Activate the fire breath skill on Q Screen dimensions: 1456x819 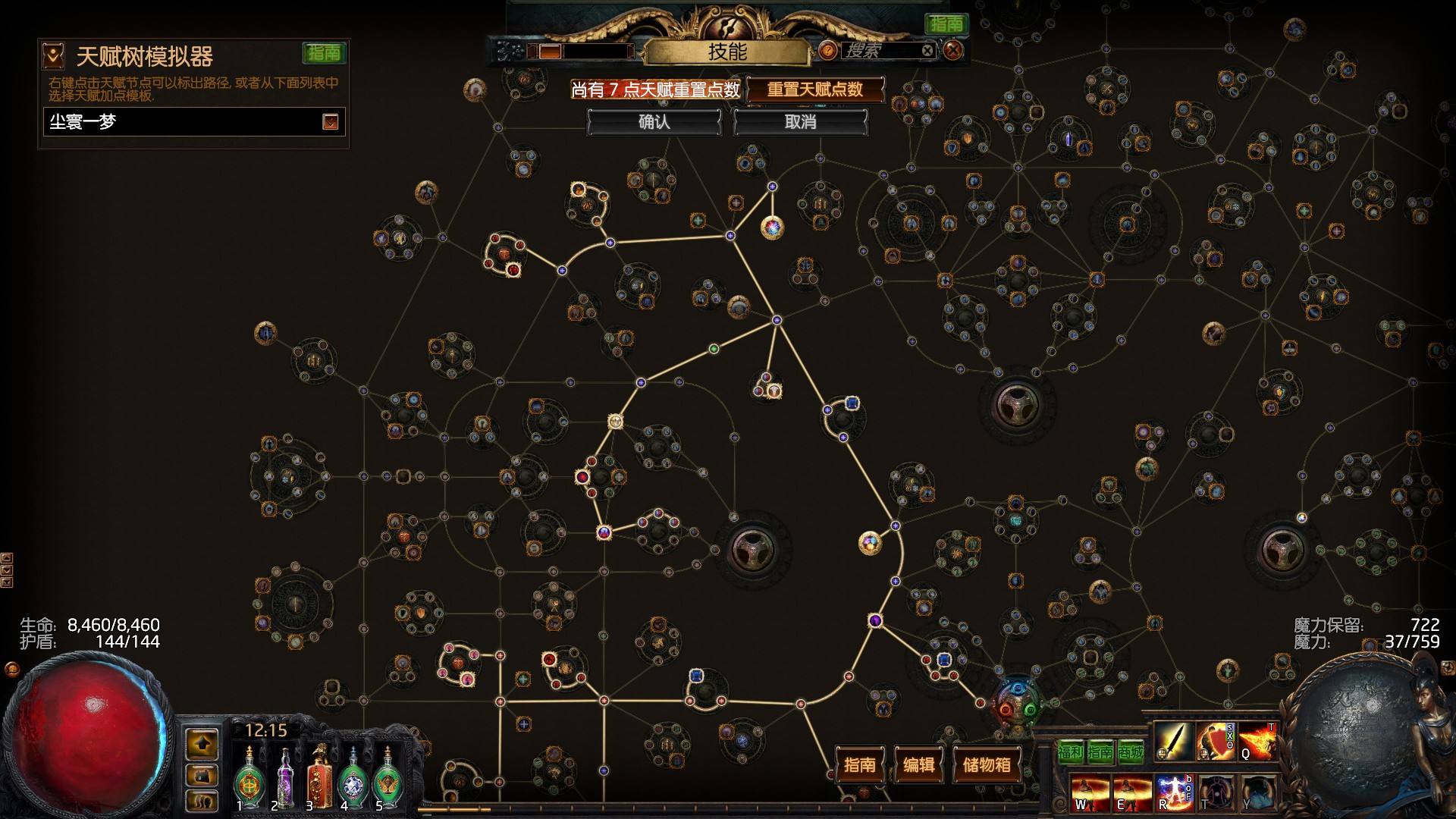1258,741
